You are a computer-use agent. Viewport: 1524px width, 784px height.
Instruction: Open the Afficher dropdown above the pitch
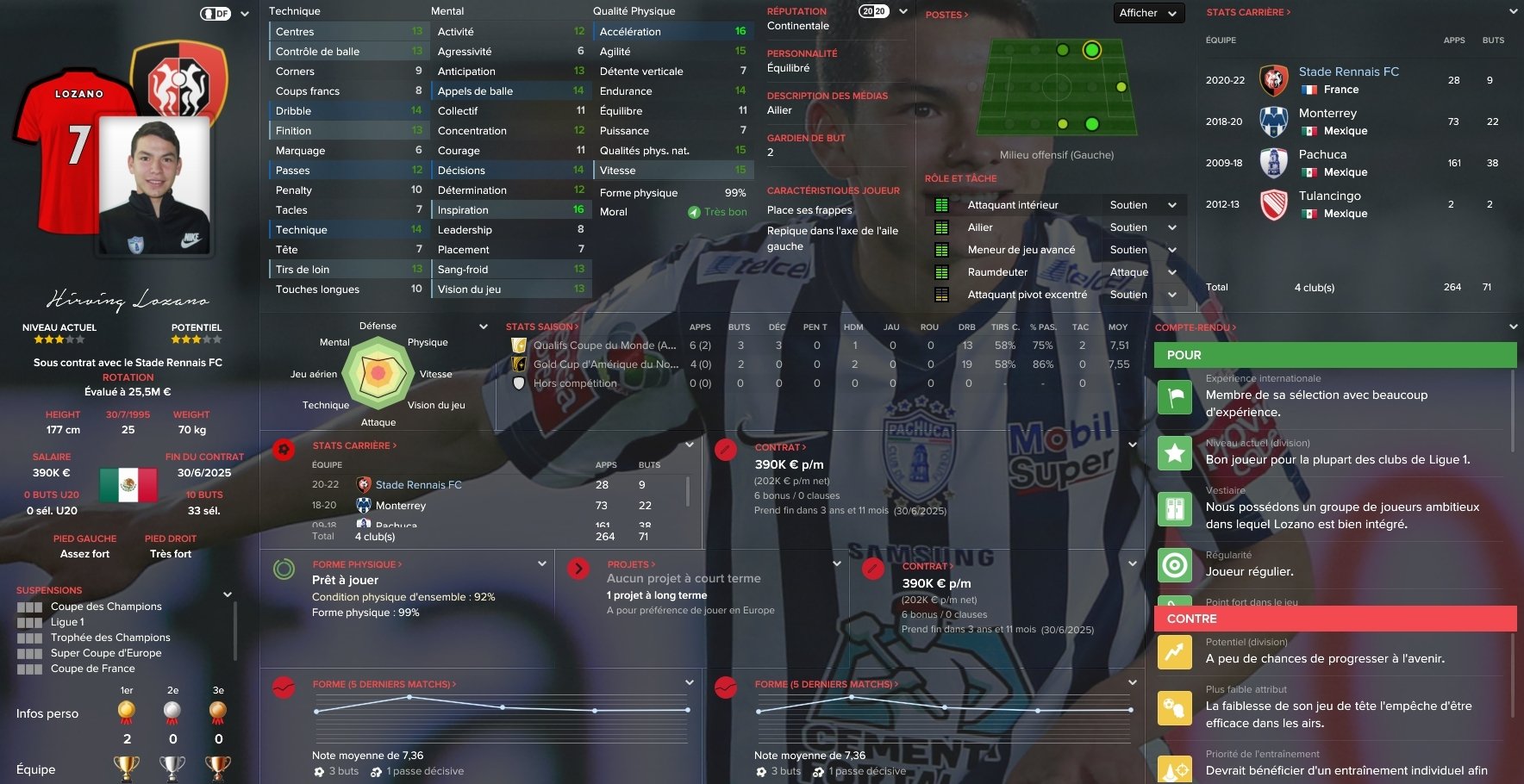click(x=1147, y=13)
